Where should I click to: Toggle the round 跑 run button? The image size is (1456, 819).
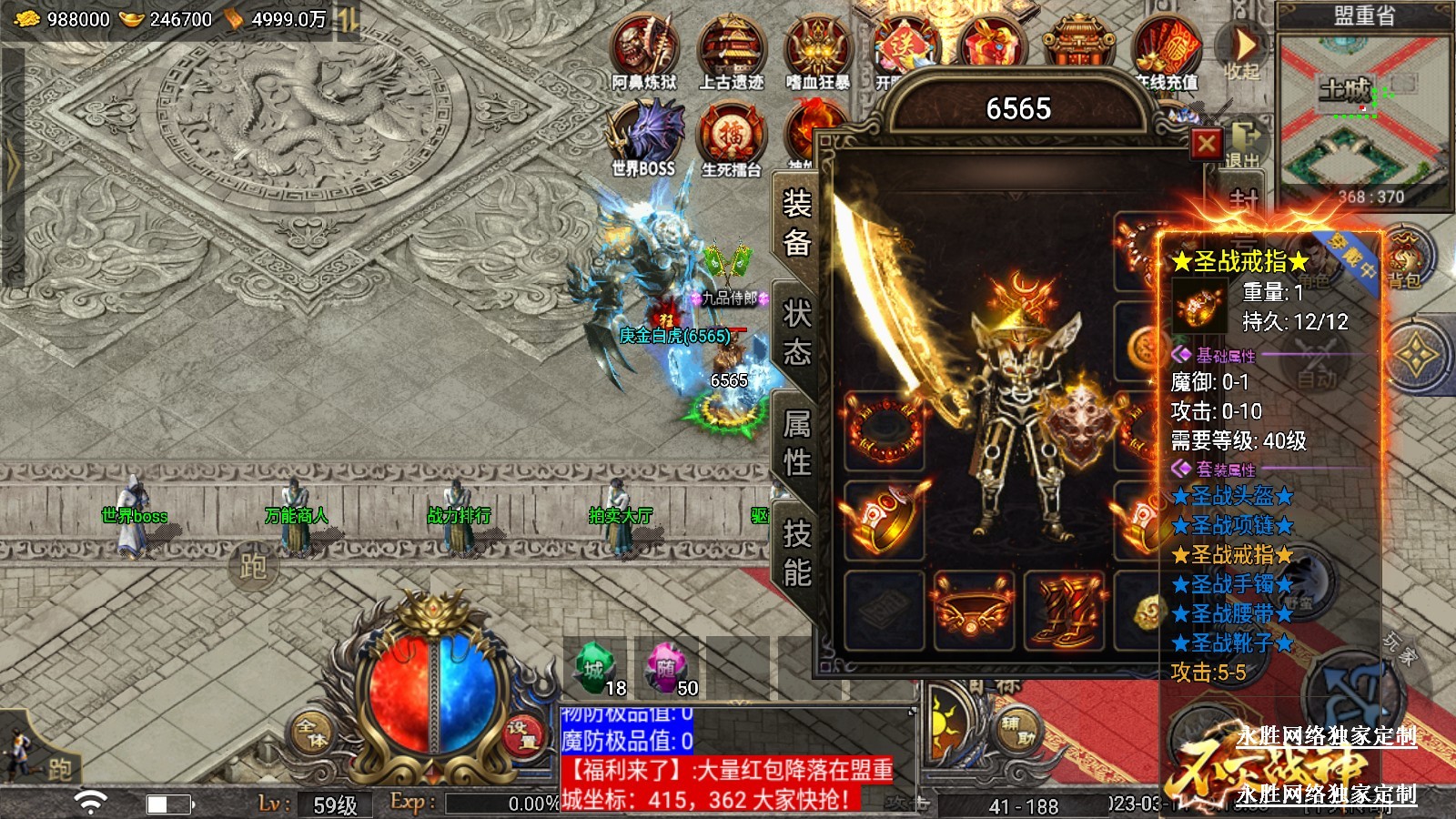pos(252,566)
